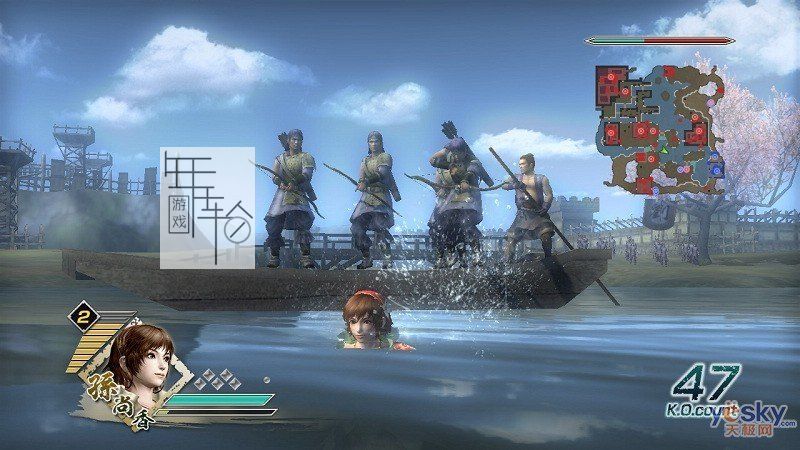This screenshot has height=450, width=800.
Task: Select the Sun Shangxiang character portrait
Action: pyautogui.click(x=139, y=360)
